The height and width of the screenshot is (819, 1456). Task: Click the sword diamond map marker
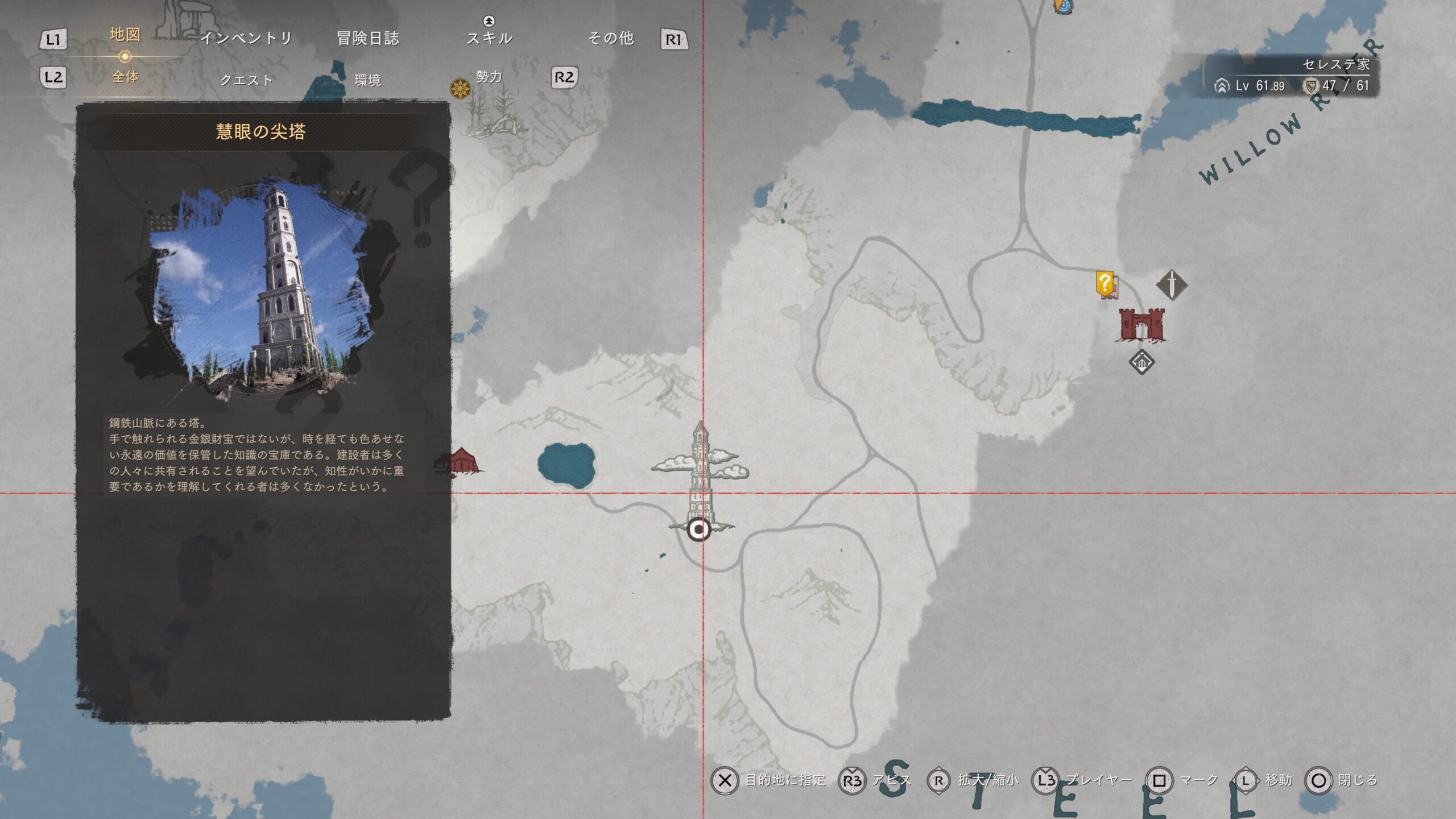[x=1172, y=284]
